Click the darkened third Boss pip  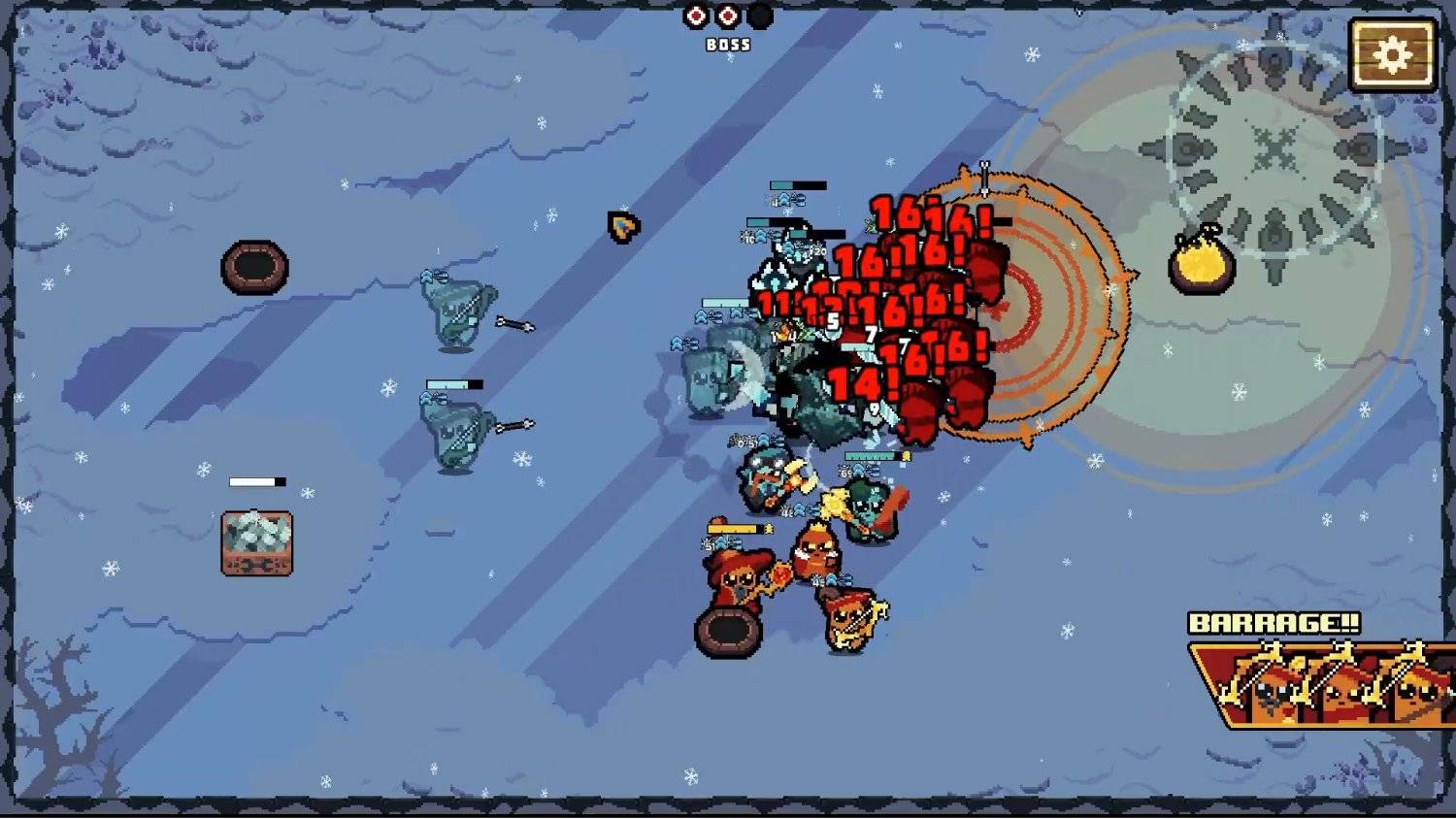coord(760,16)
